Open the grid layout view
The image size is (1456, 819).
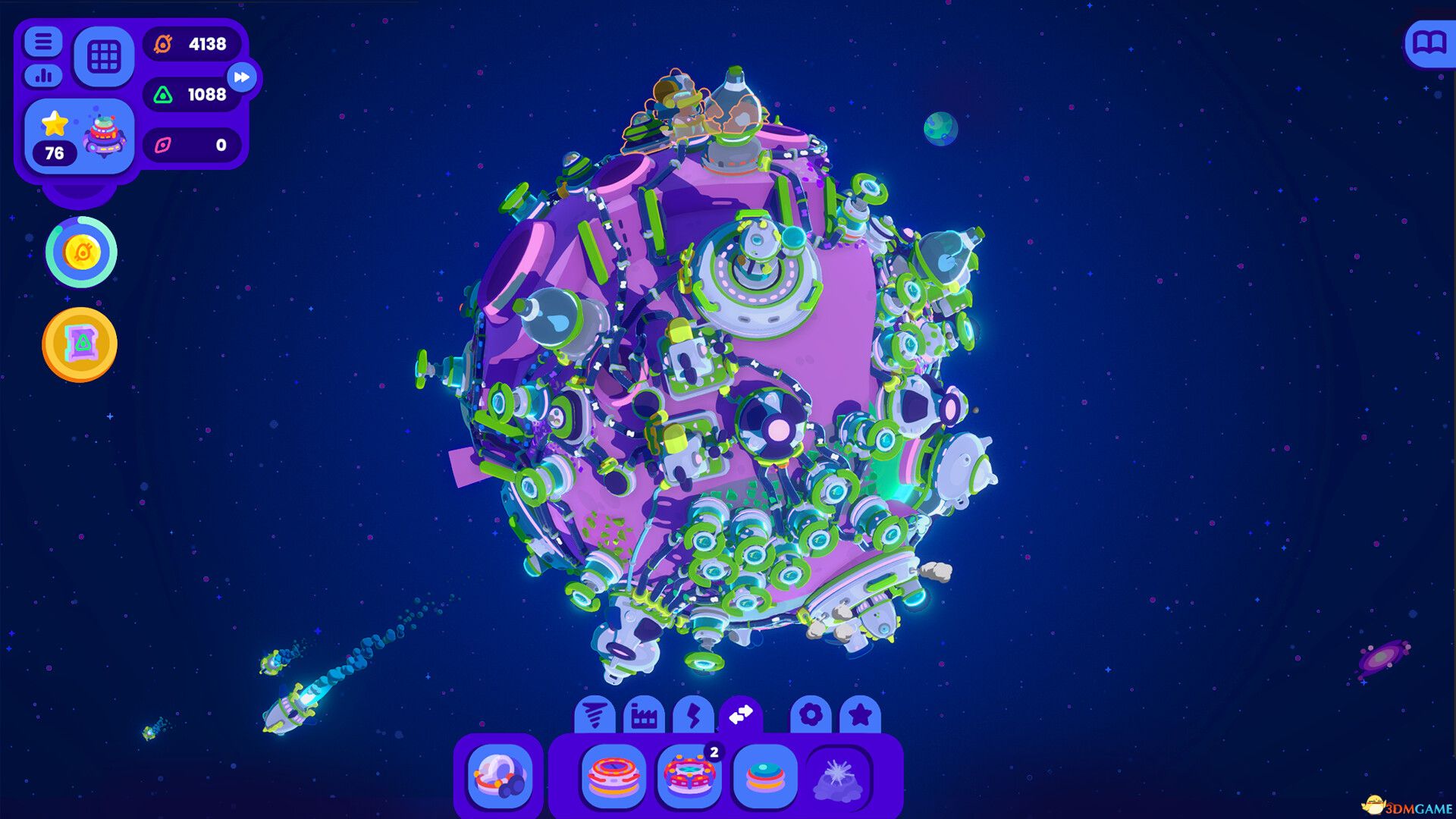point(104,57)
